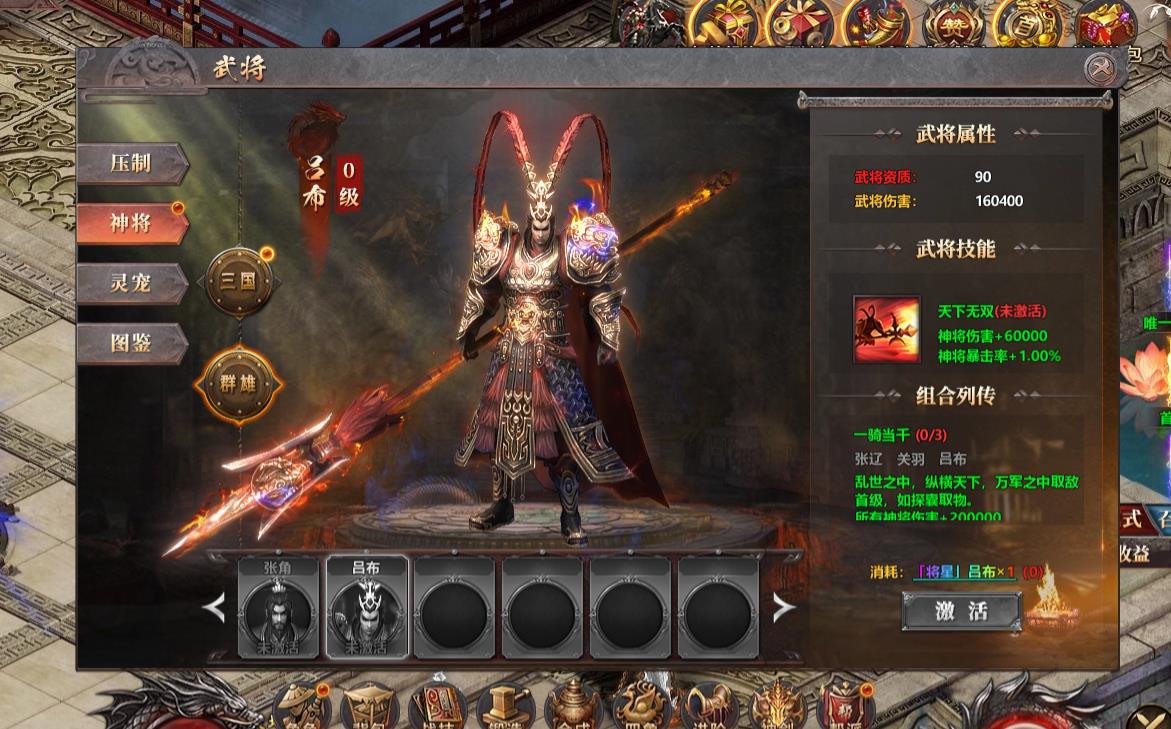Show previous generals with the left arrow

(x=215, y=607)
